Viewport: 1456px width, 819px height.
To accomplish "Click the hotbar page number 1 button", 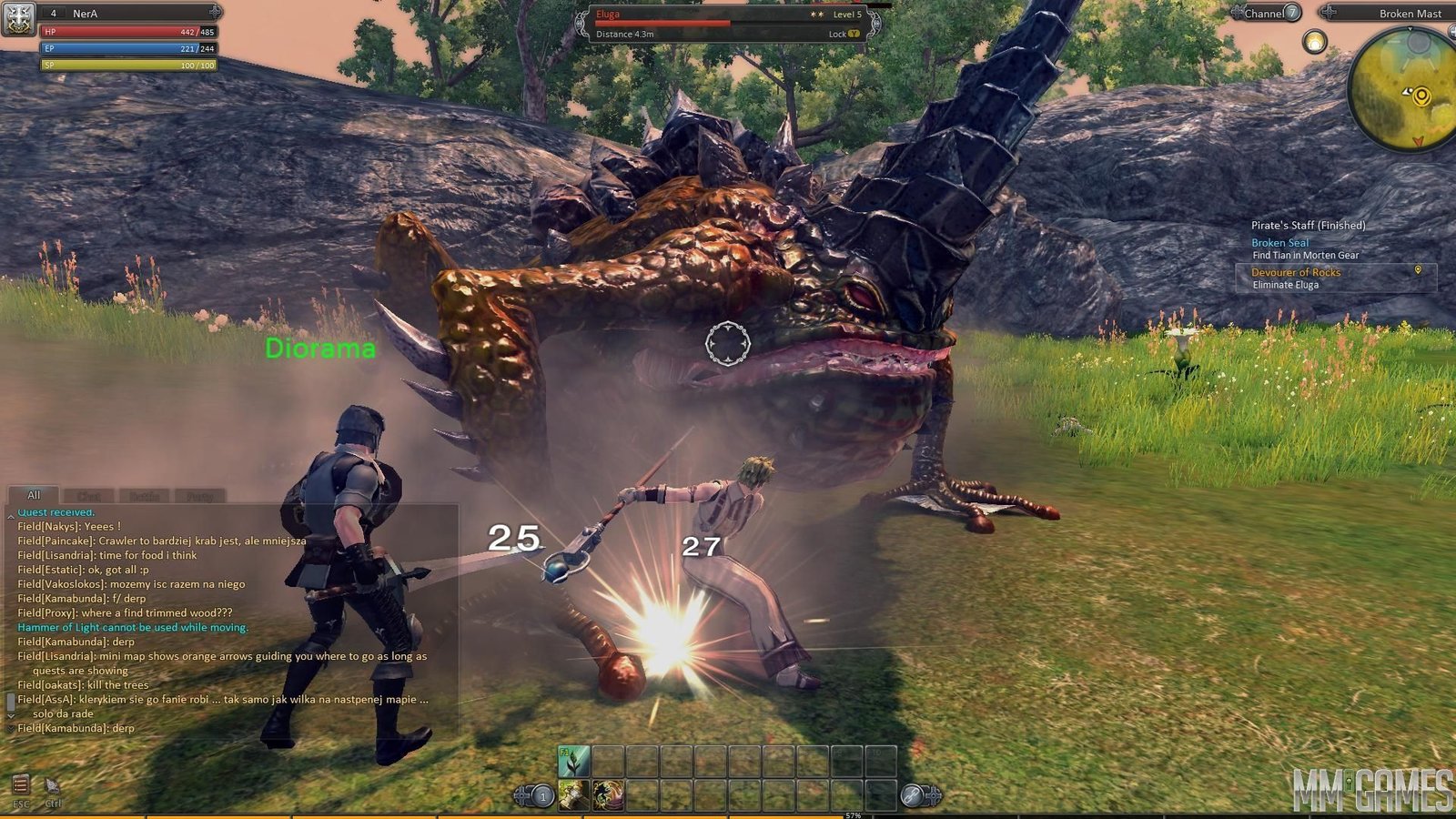I will click(542, 796).
